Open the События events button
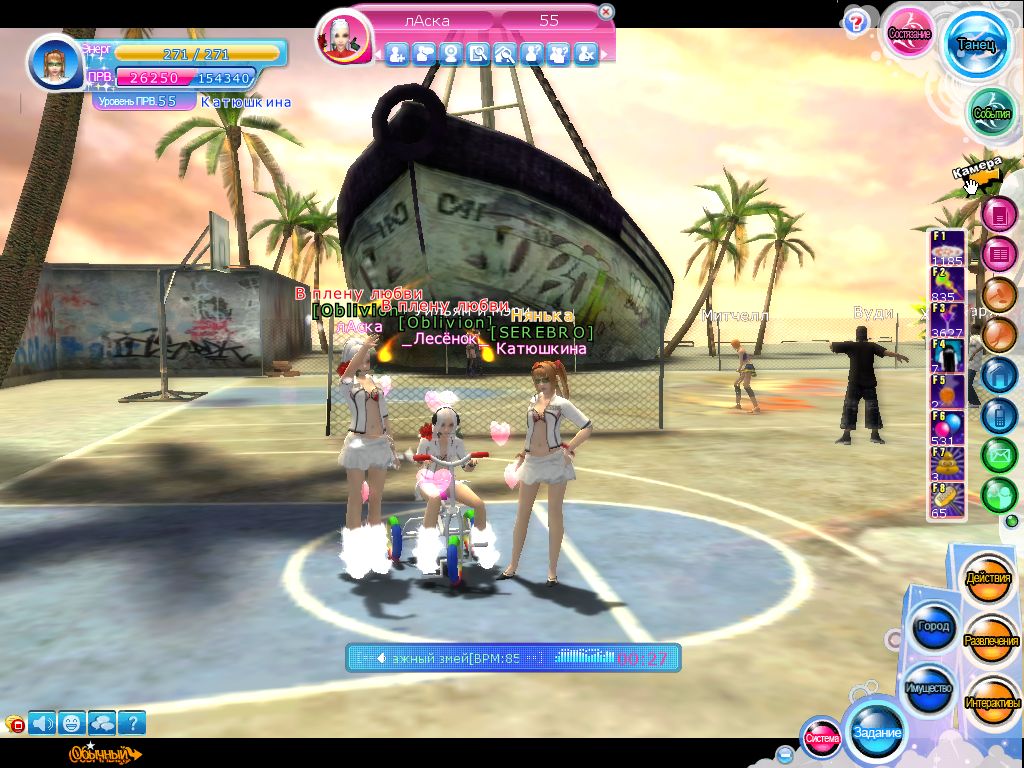Screen dimensions: 1024x768 pyautogui.click(x=992, y=113)
